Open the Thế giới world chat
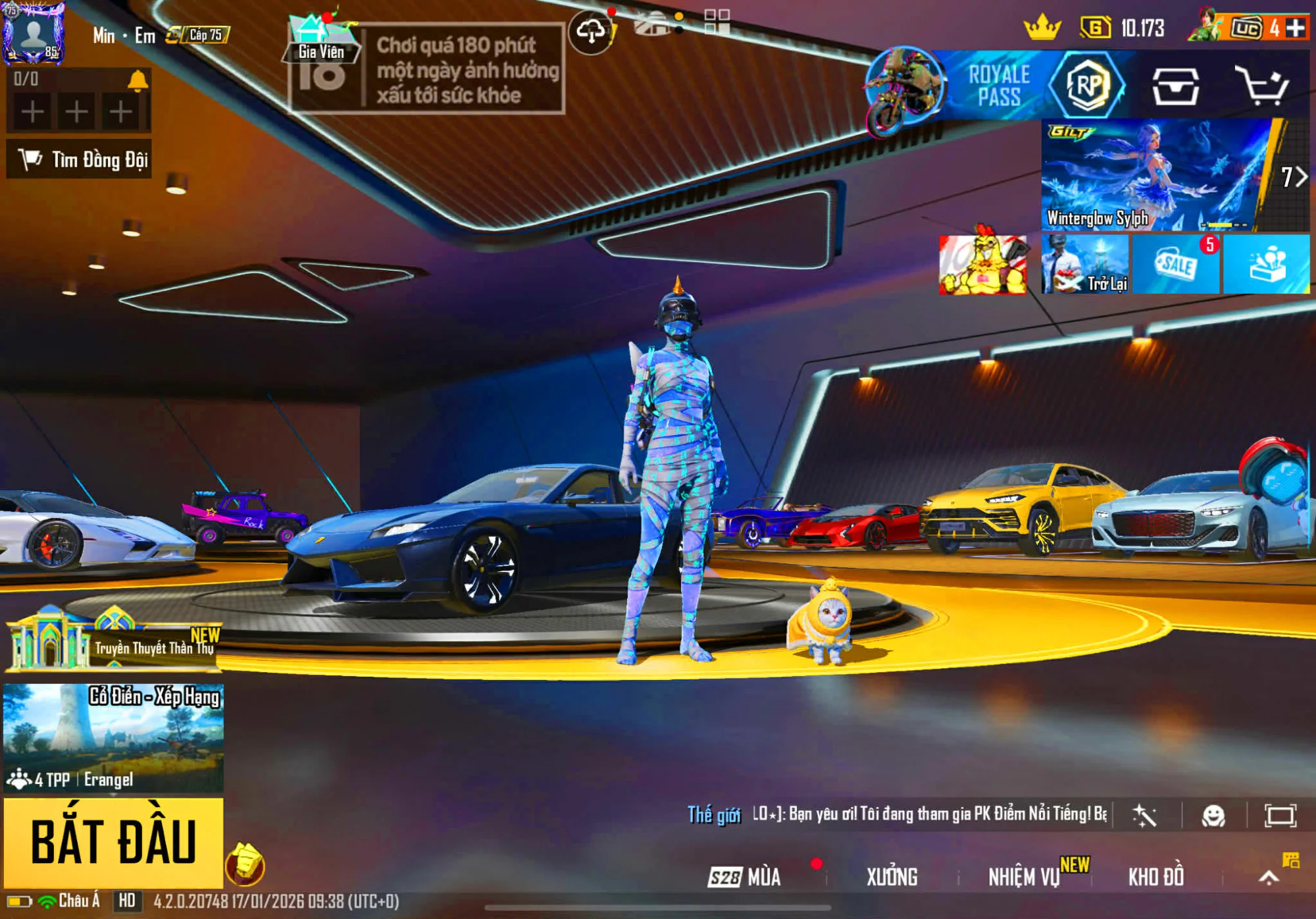The height and width of the screenshot is (919, 1316). click(714, 815)
